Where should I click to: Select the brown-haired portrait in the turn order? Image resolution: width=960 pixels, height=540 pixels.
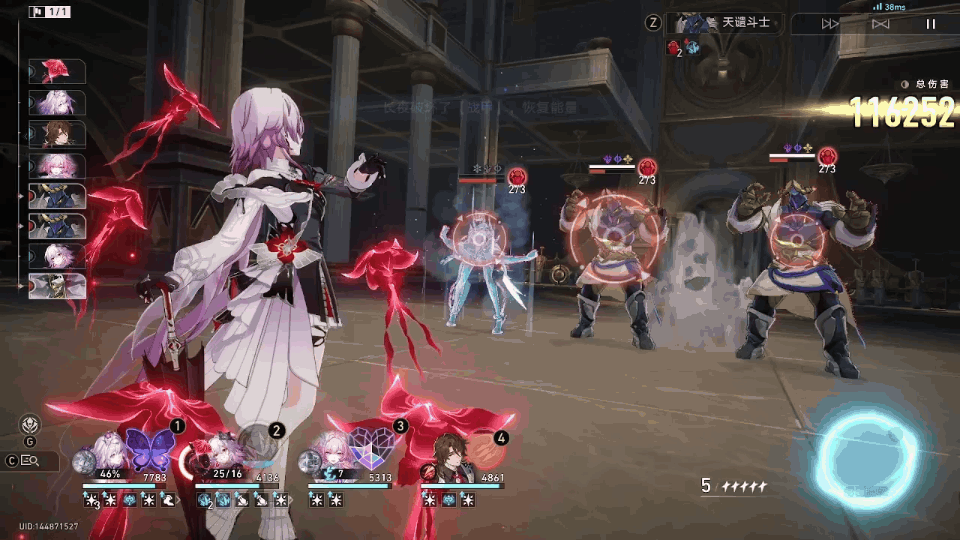point(56,134)
